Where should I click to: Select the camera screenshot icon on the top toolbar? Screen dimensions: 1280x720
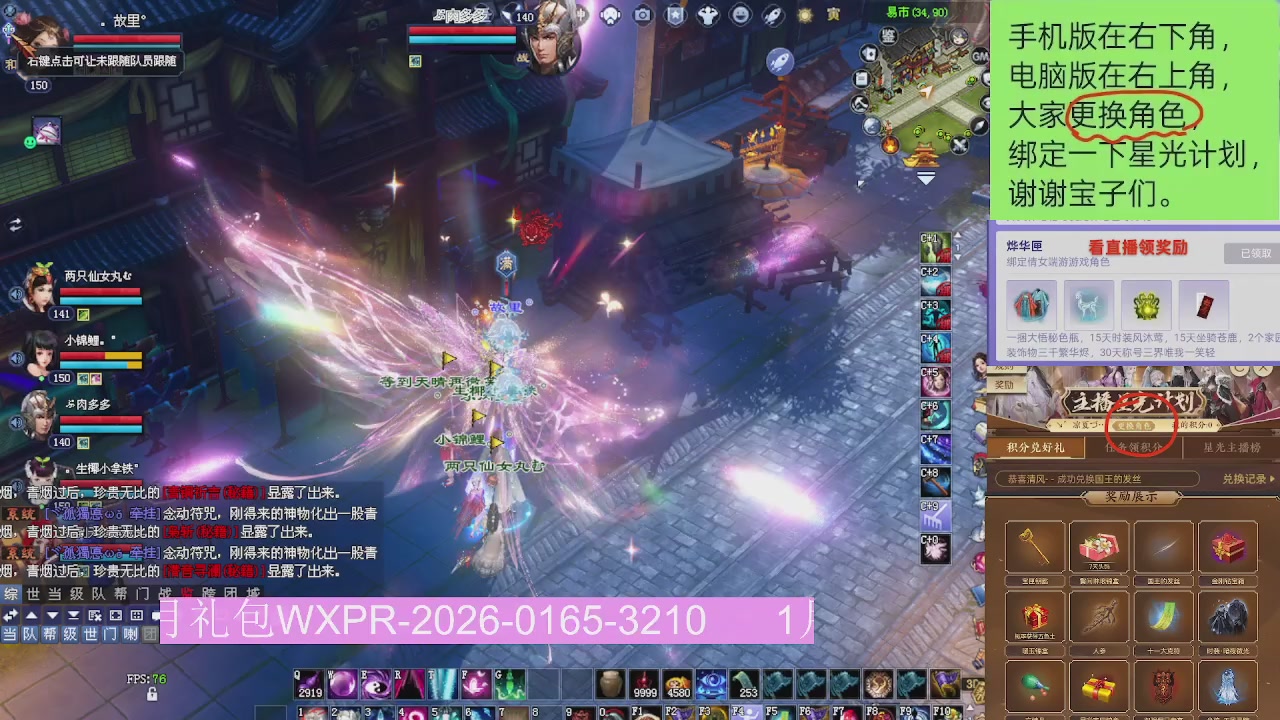tap(643, 15)
